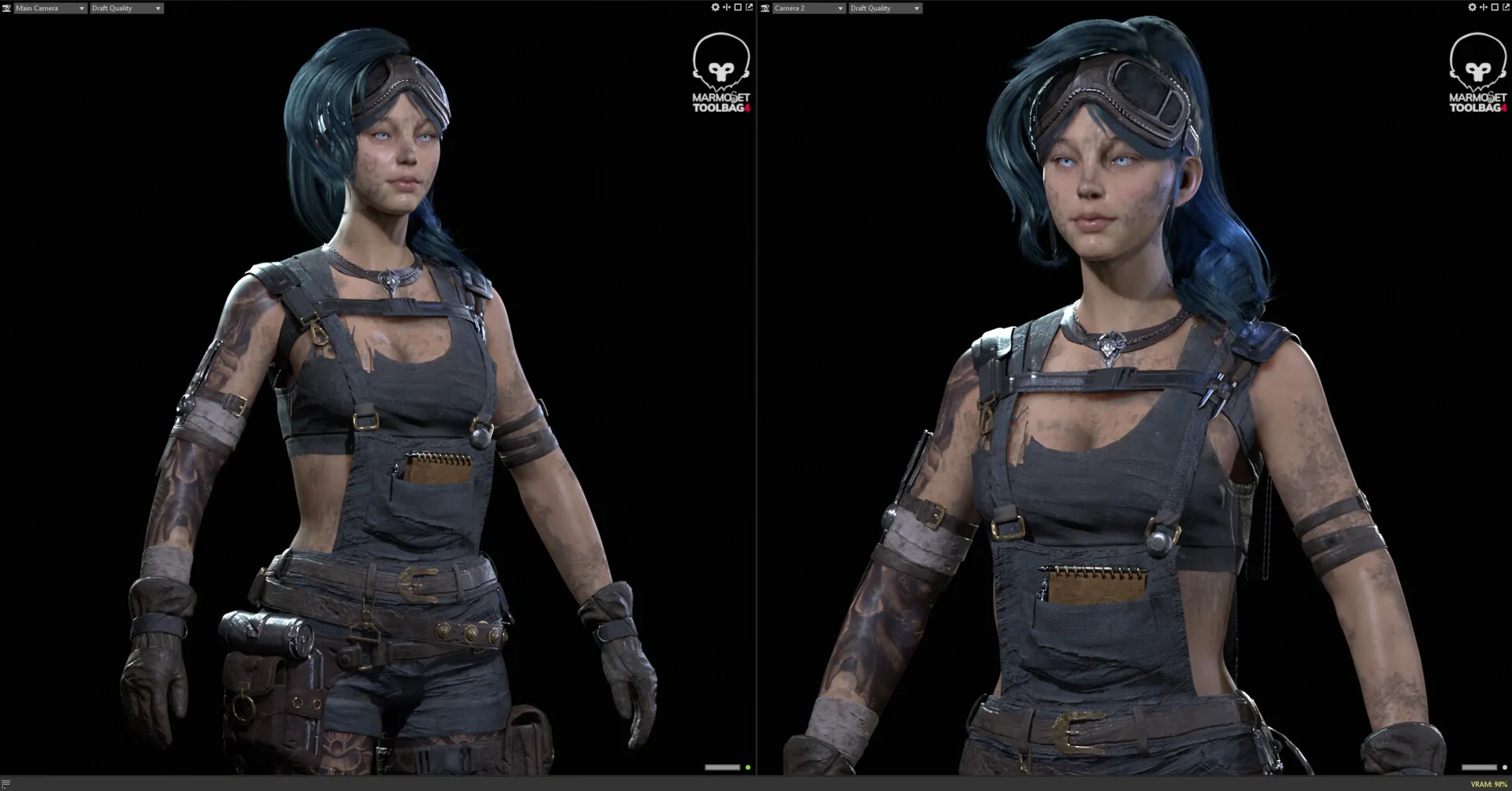Screen dimensions: 1512x791
Task: Click camera icon beside Main Camera
Action: pos(6,8)
